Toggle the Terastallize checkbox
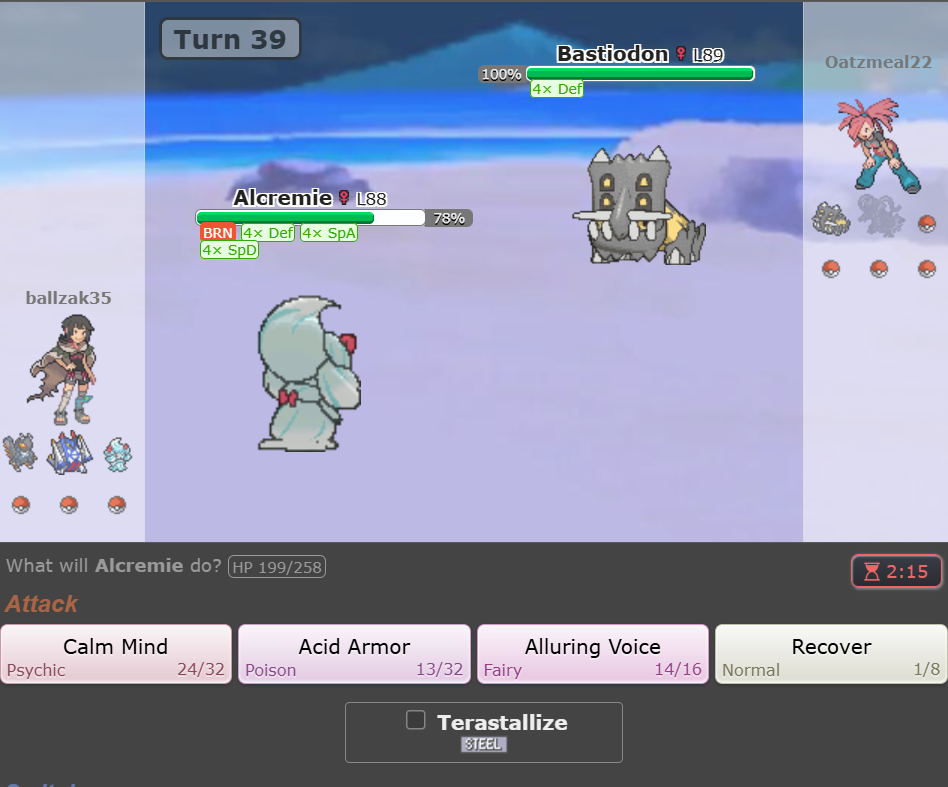 coord(416,720)
